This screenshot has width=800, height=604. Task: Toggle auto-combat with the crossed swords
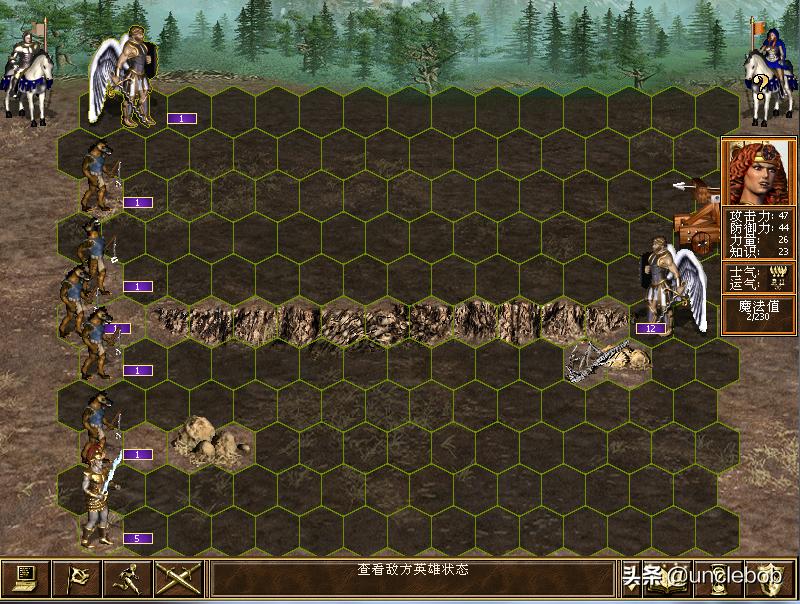(179, 578)
